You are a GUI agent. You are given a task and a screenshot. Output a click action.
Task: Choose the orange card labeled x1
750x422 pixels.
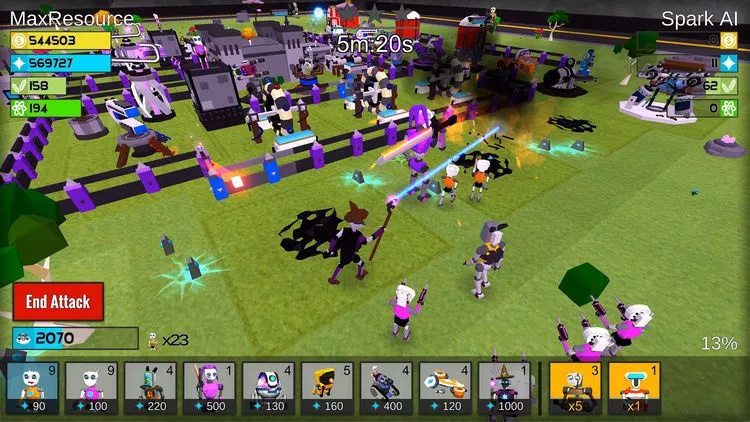(633, 388)
